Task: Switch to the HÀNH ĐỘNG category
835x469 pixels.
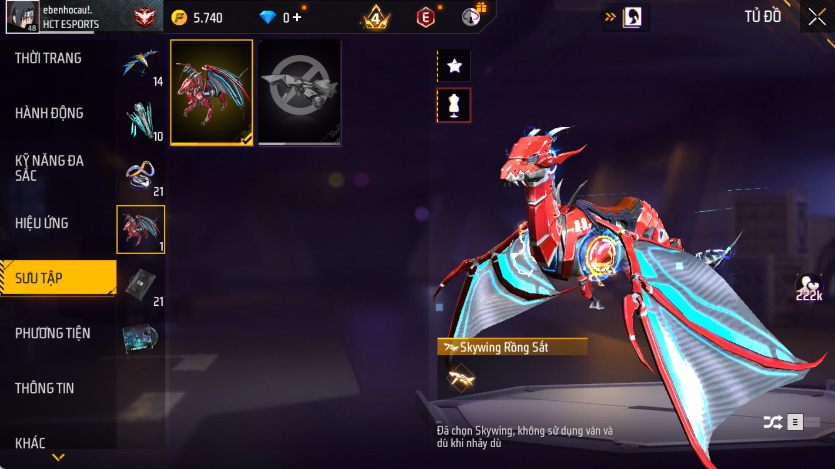Action: click(x=50, y=113)
